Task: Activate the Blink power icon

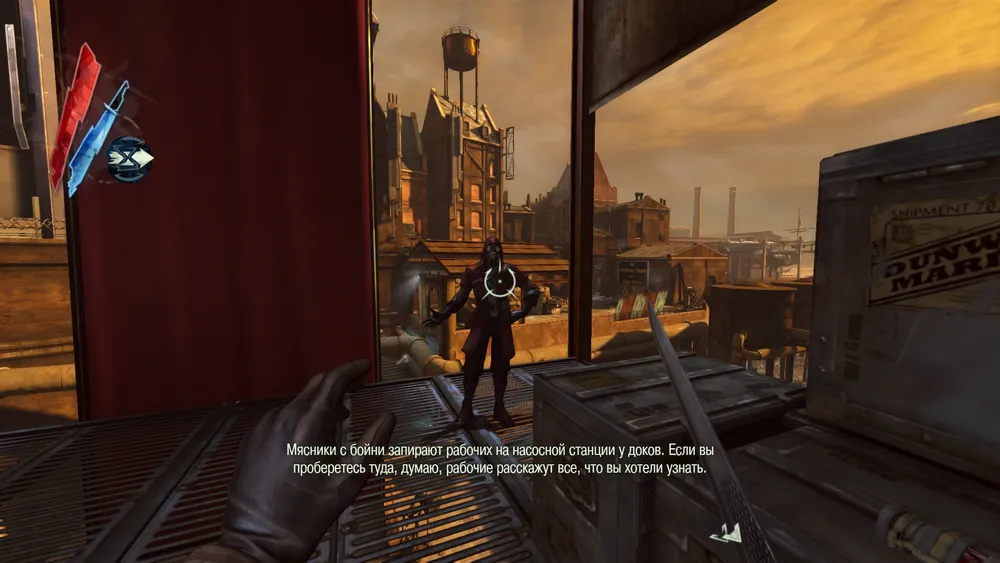Action: tap(130, 157)
